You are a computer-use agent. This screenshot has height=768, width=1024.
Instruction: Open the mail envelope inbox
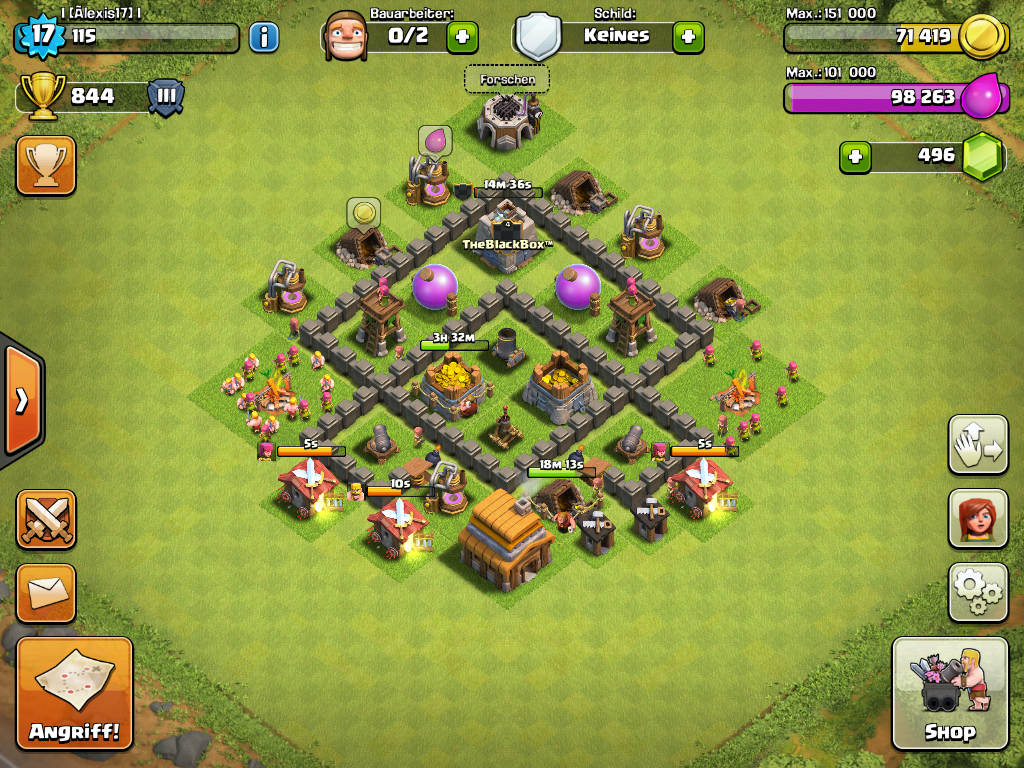click(46, 593)
